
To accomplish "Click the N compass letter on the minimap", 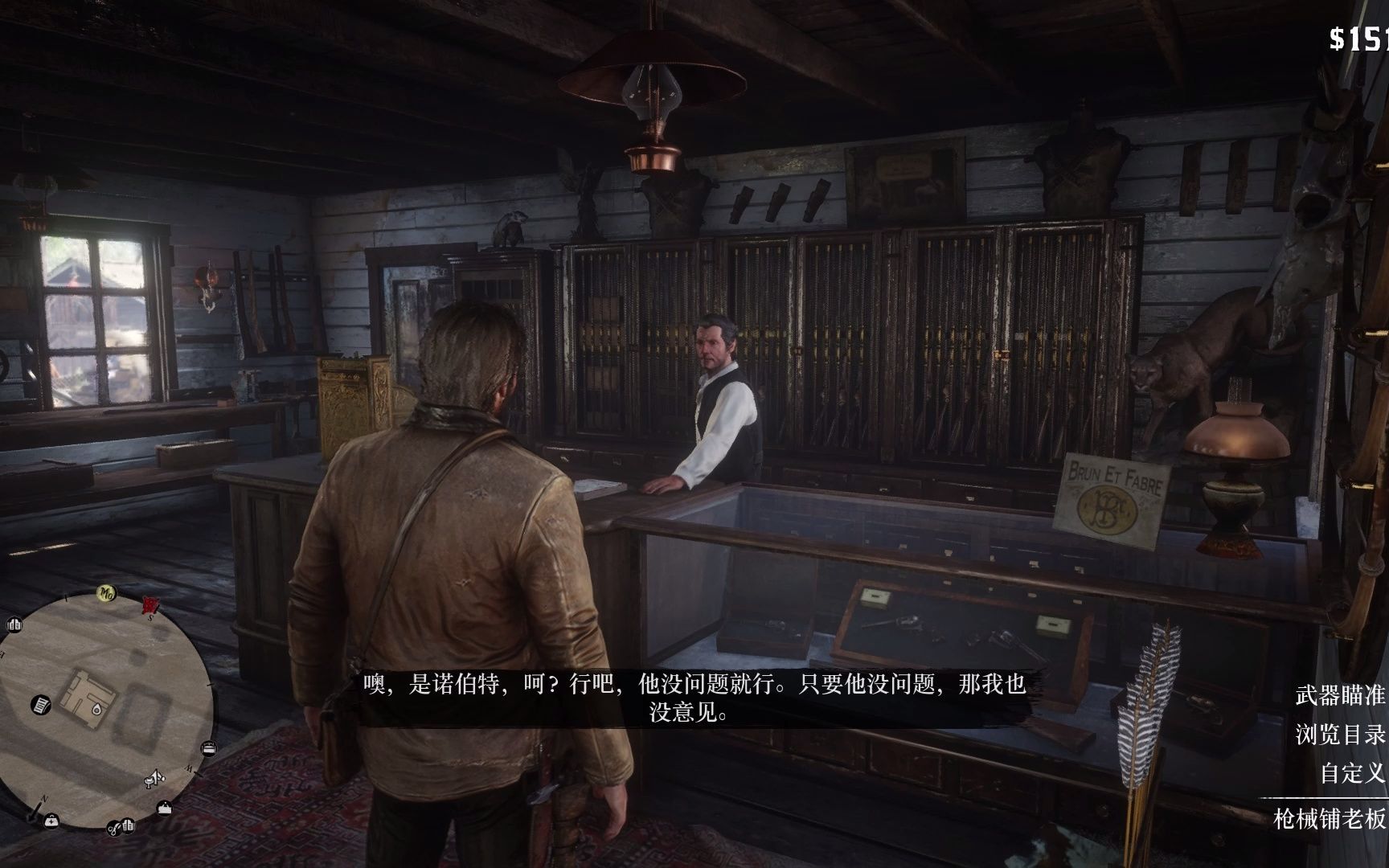I will 43,797.
